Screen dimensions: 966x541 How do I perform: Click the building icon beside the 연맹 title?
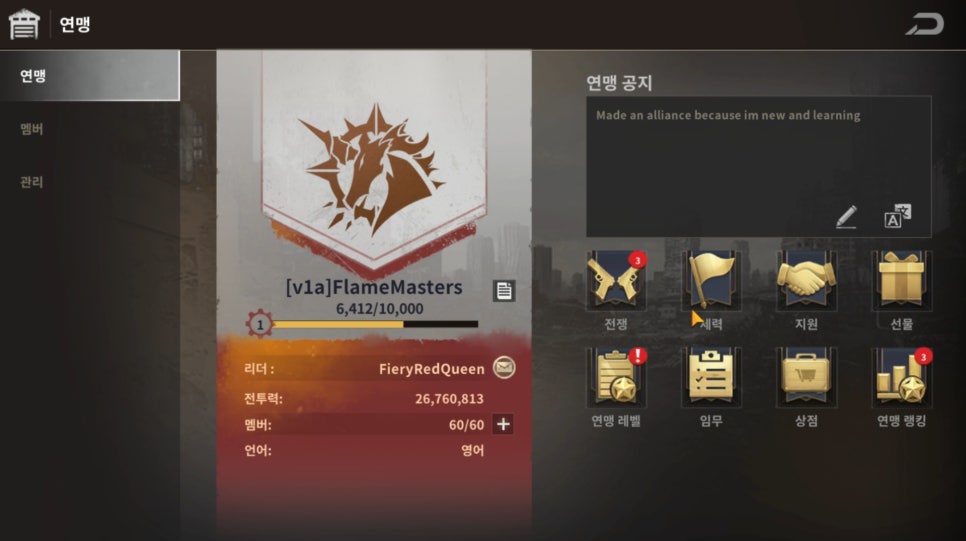pyautogui.click(x=24, y=24)
